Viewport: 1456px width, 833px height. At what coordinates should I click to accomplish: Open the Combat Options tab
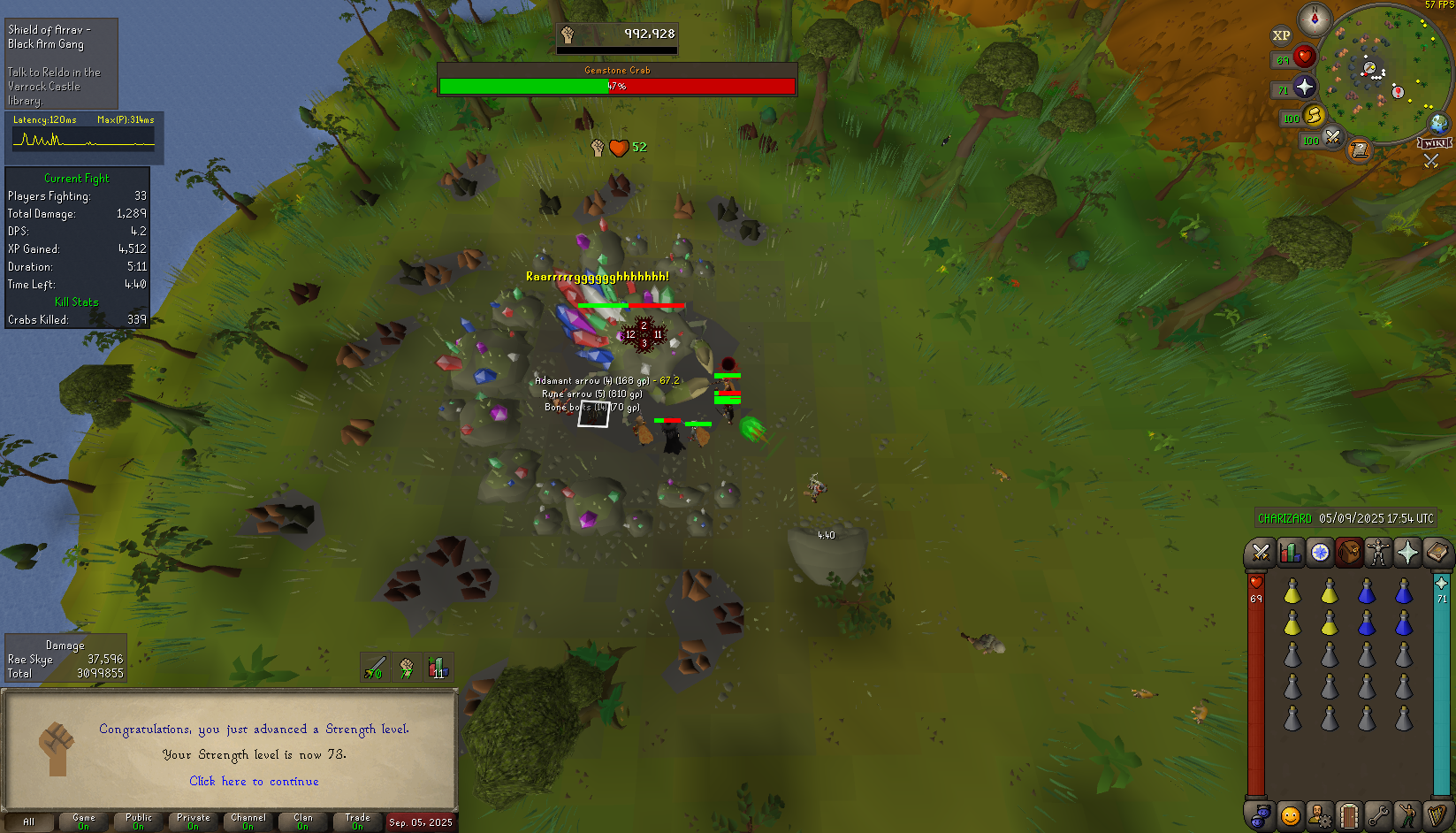[x=1261, y=553]
